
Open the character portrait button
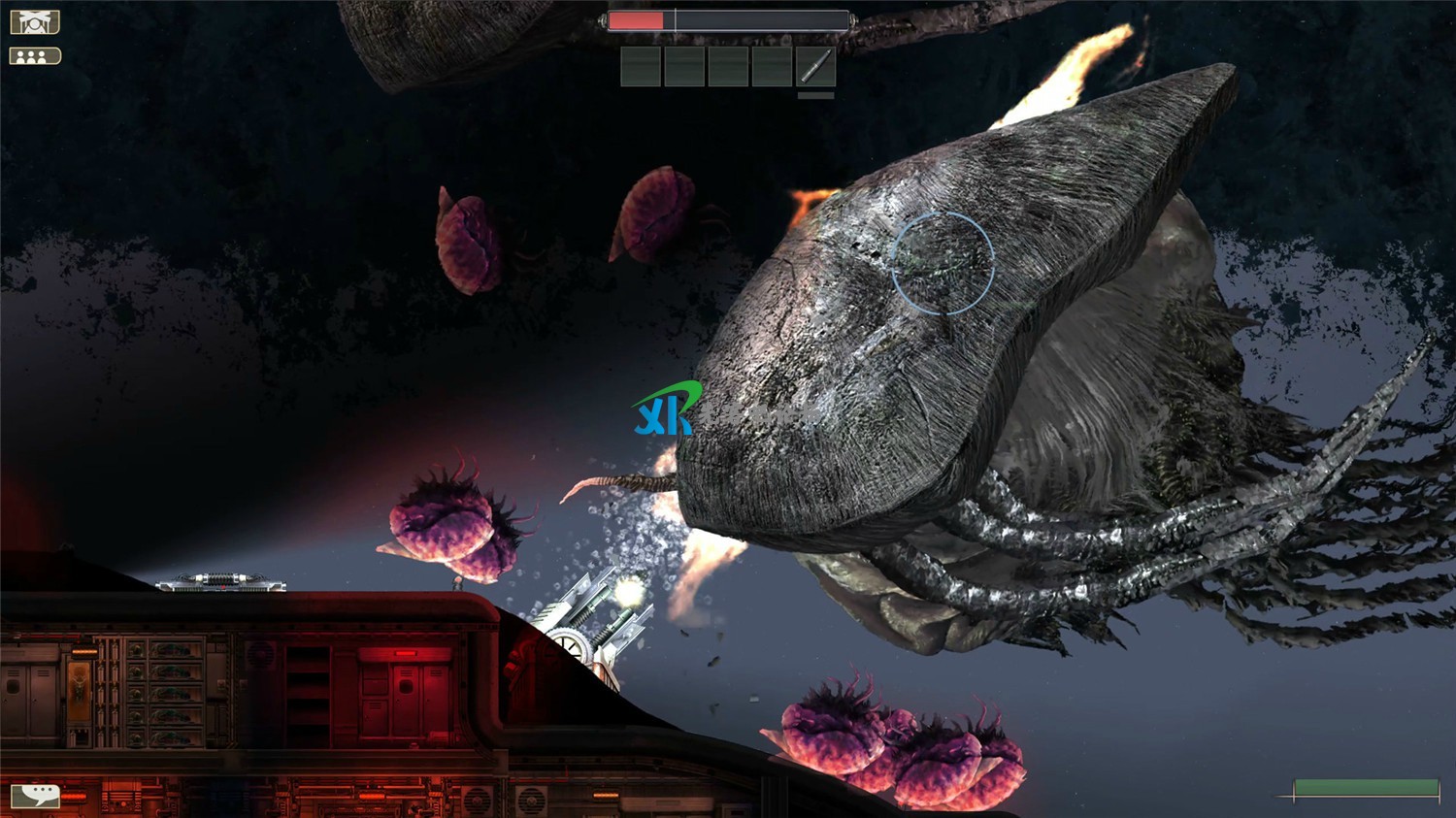coord(35,21)
